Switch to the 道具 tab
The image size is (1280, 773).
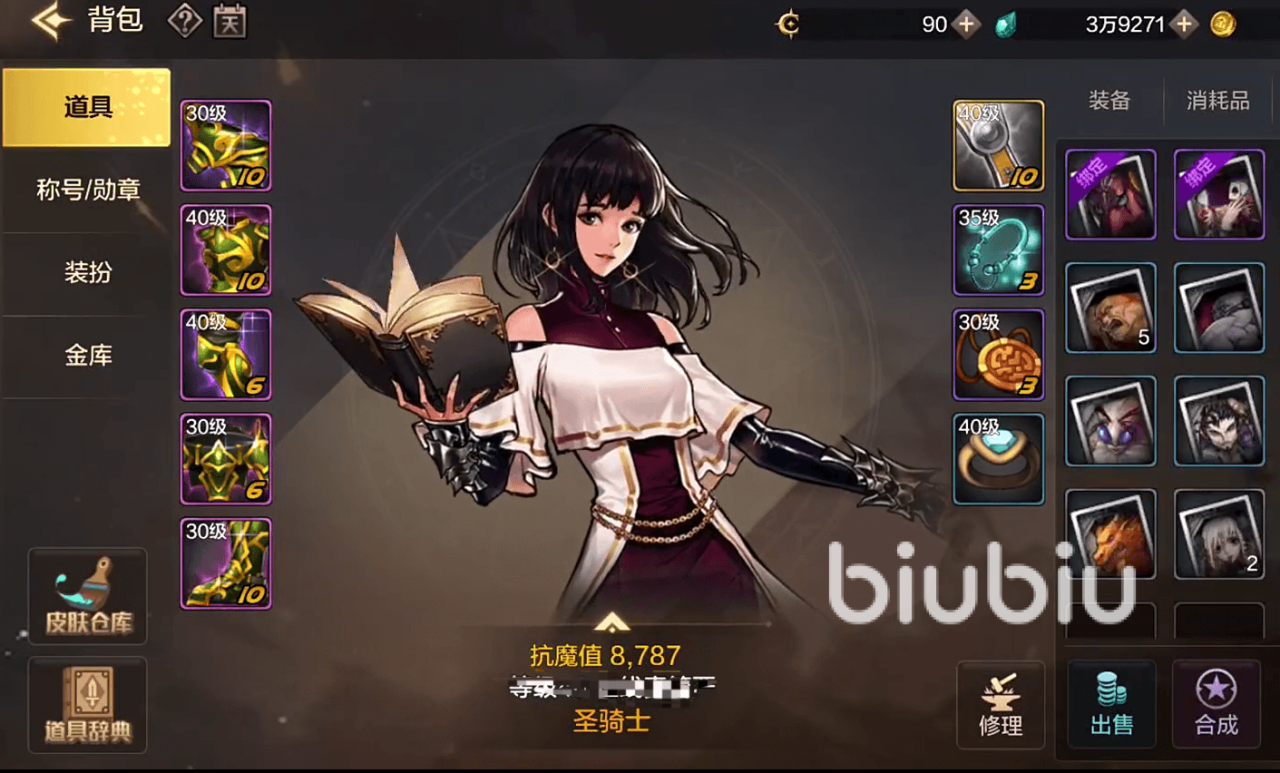click(x=87, y=108)
